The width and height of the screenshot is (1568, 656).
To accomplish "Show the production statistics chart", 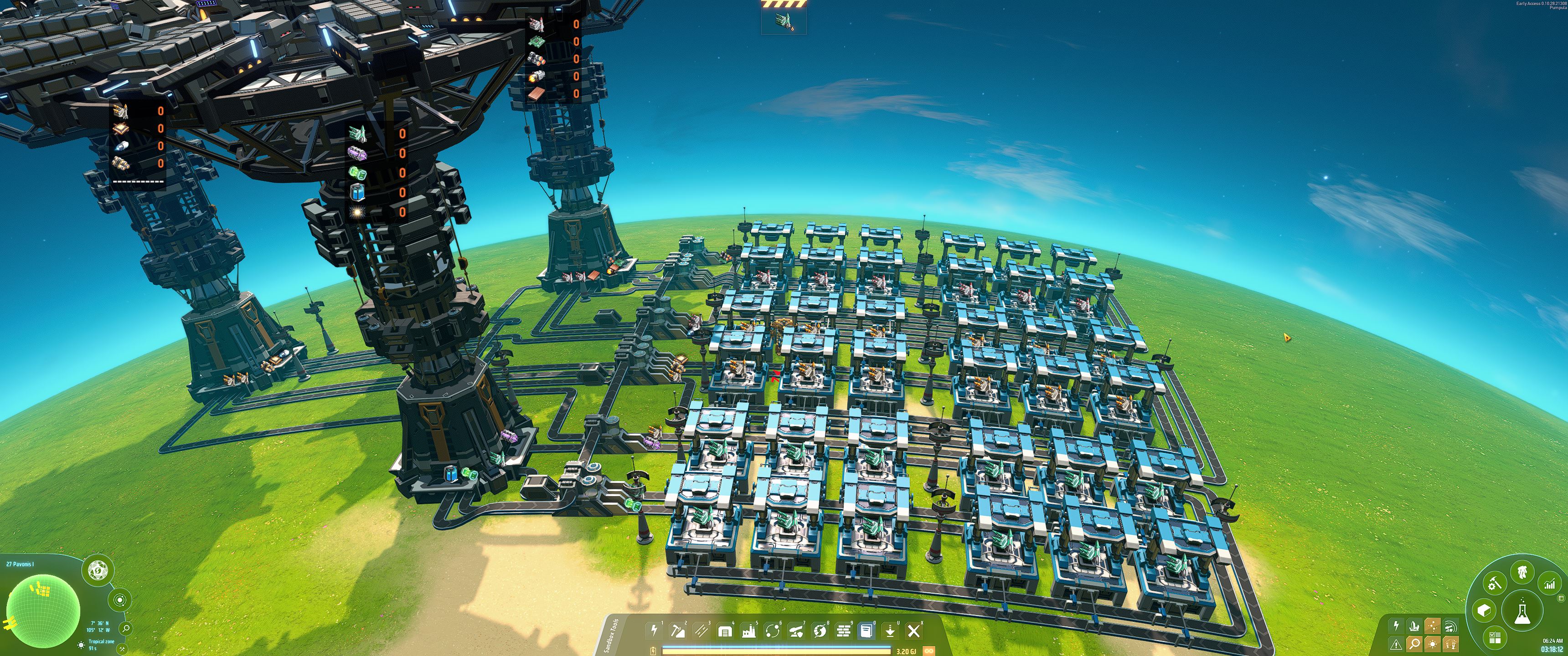I will coord(1550,584).
